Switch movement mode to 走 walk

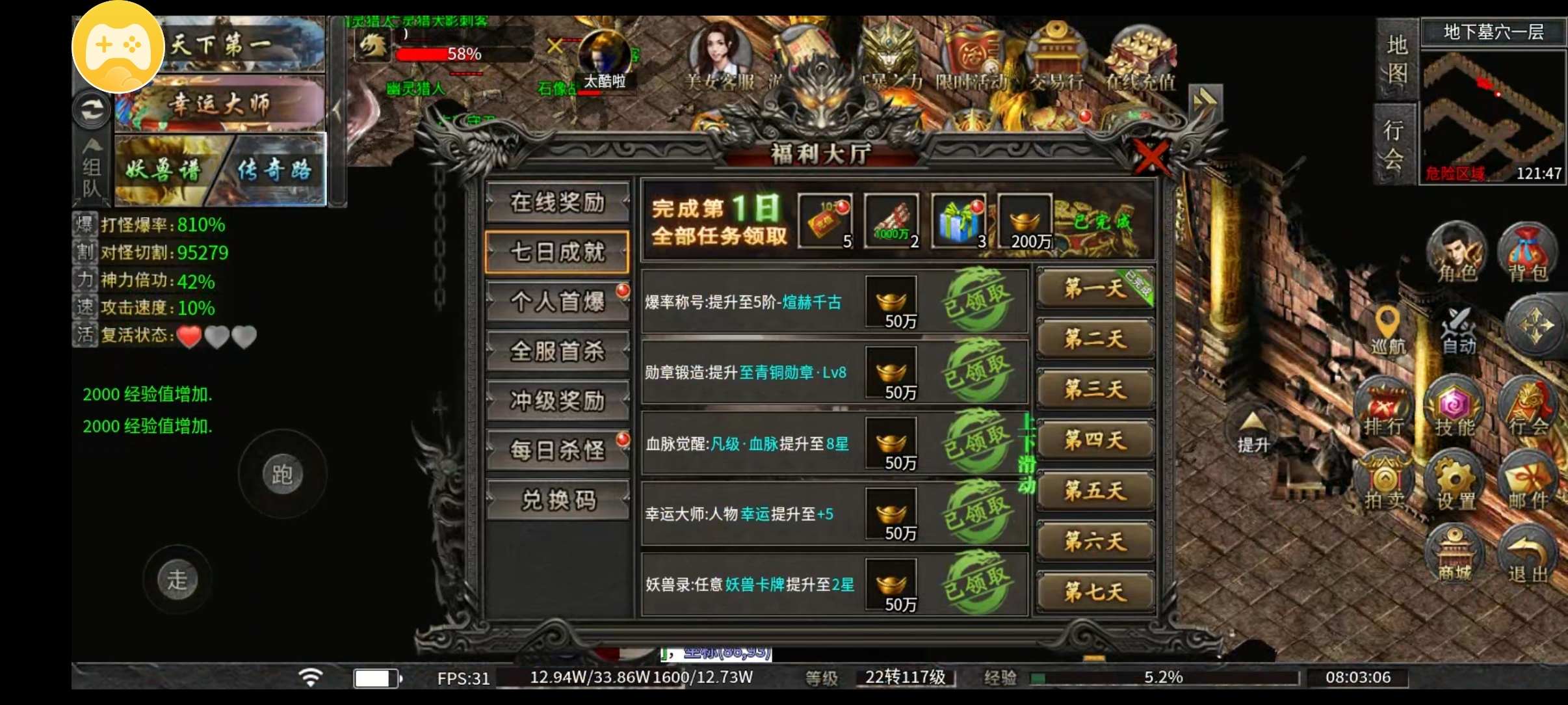(x=177, y=579)
